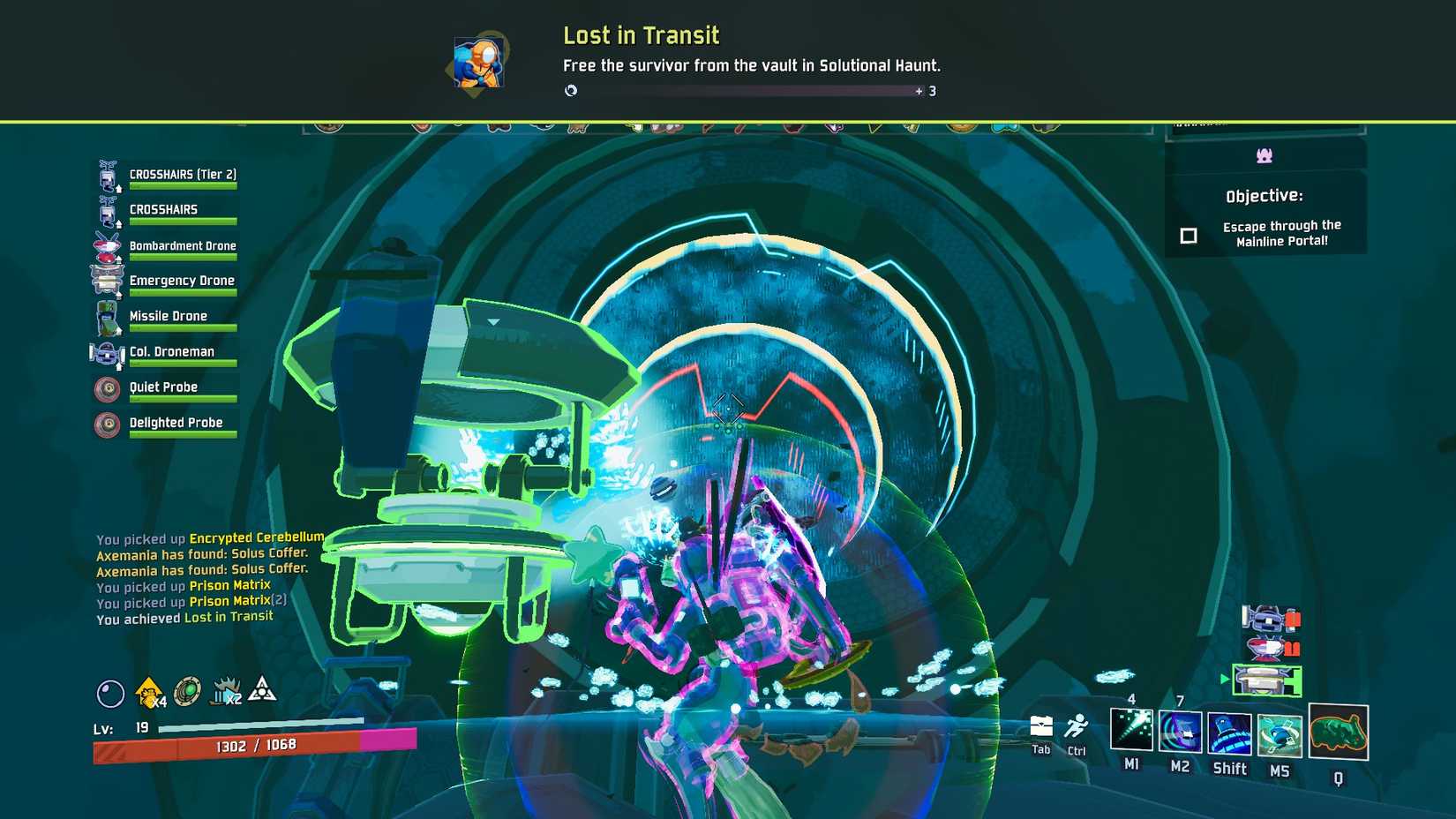Screen dimensions: 1456x819
Task: Select the green creature Q ability icon
Action: [1338, 733]
